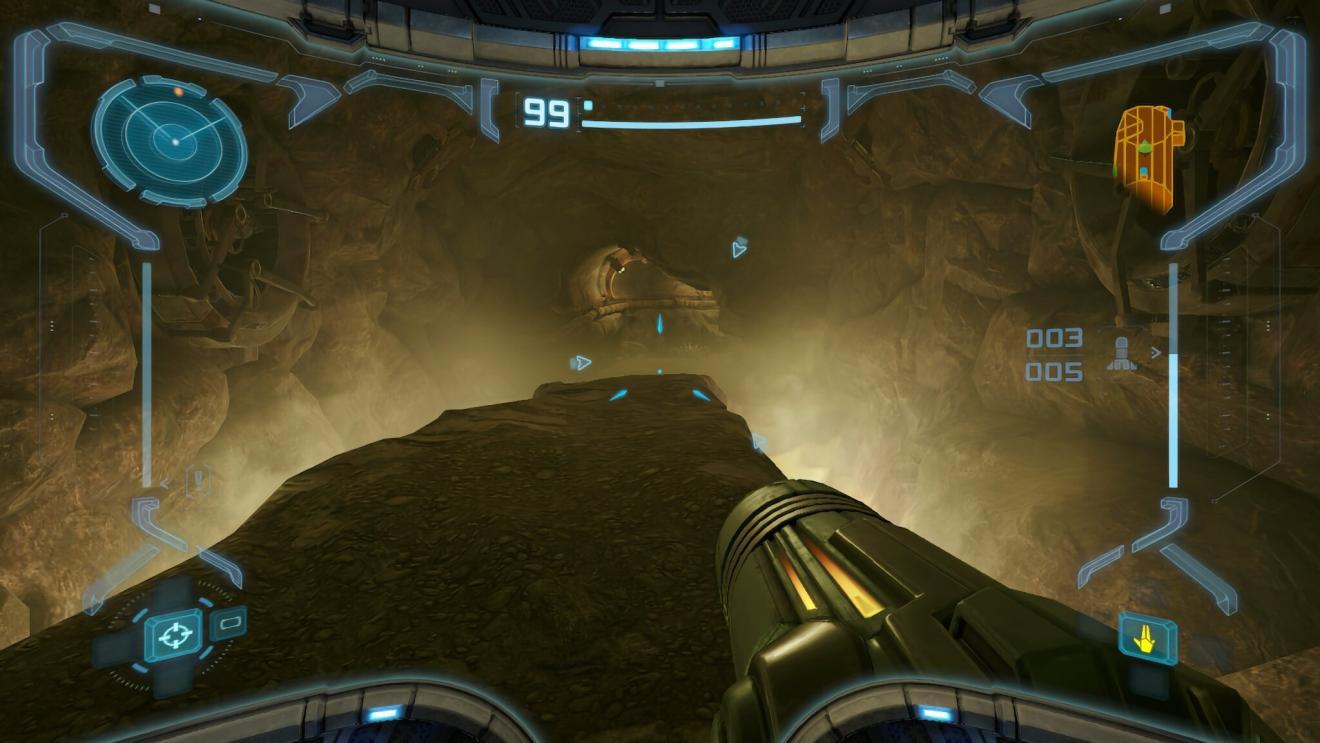
Task: Click the missile launcher icon
Action: pyautogui.click(x=1121, y=356)
